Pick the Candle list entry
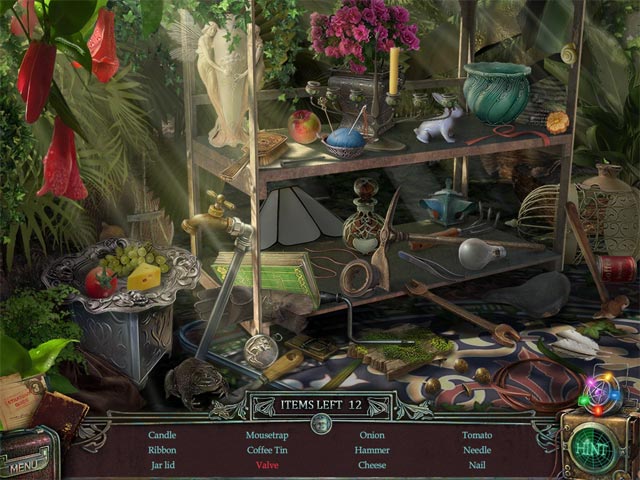This screenshot has width=640, height=480. point(162,435)
